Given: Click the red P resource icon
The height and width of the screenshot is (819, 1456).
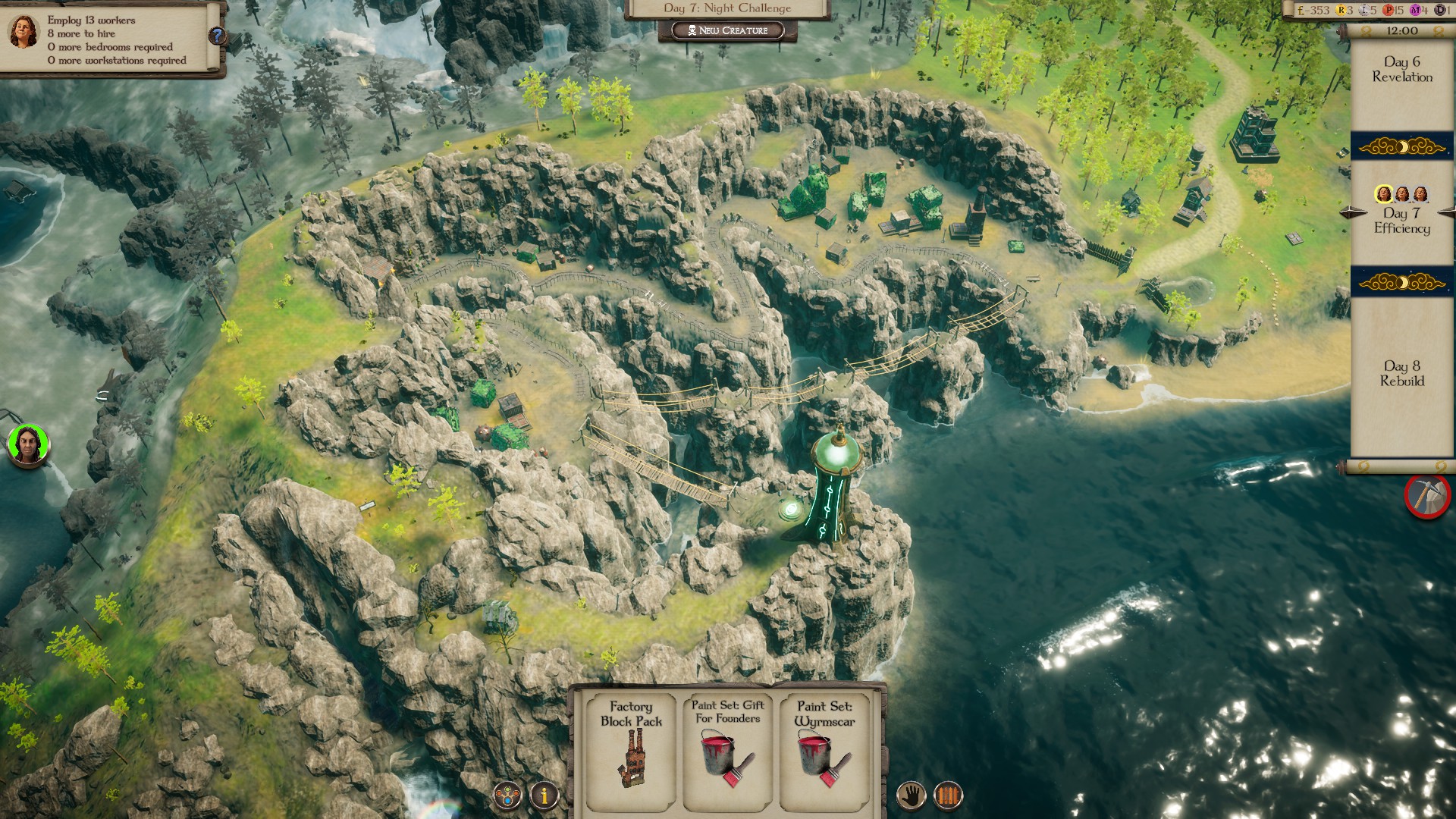Looking at the screenshot, I should click(1389, 10).
